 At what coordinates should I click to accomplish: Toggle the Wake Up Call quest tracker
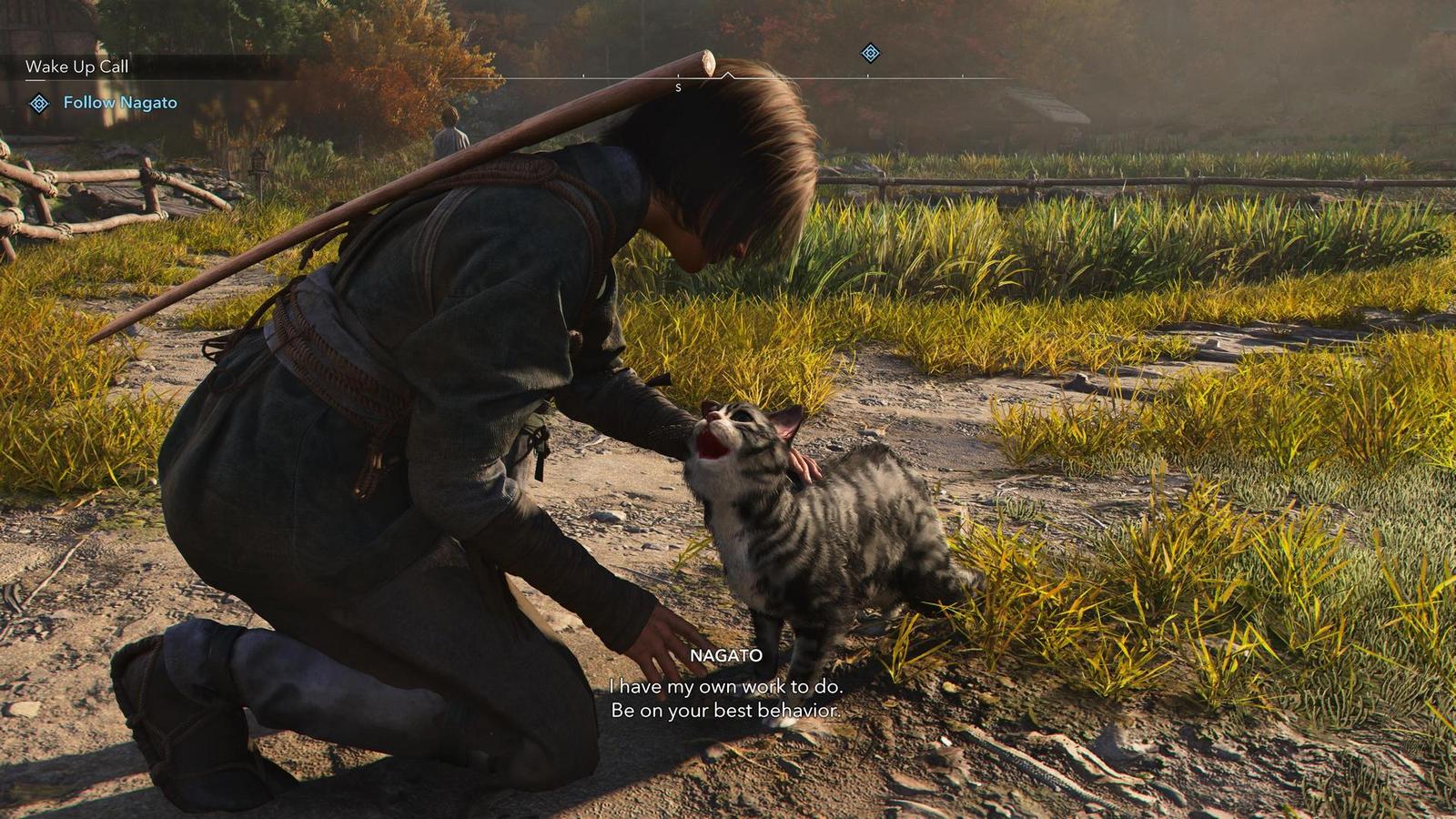(77, 66)
